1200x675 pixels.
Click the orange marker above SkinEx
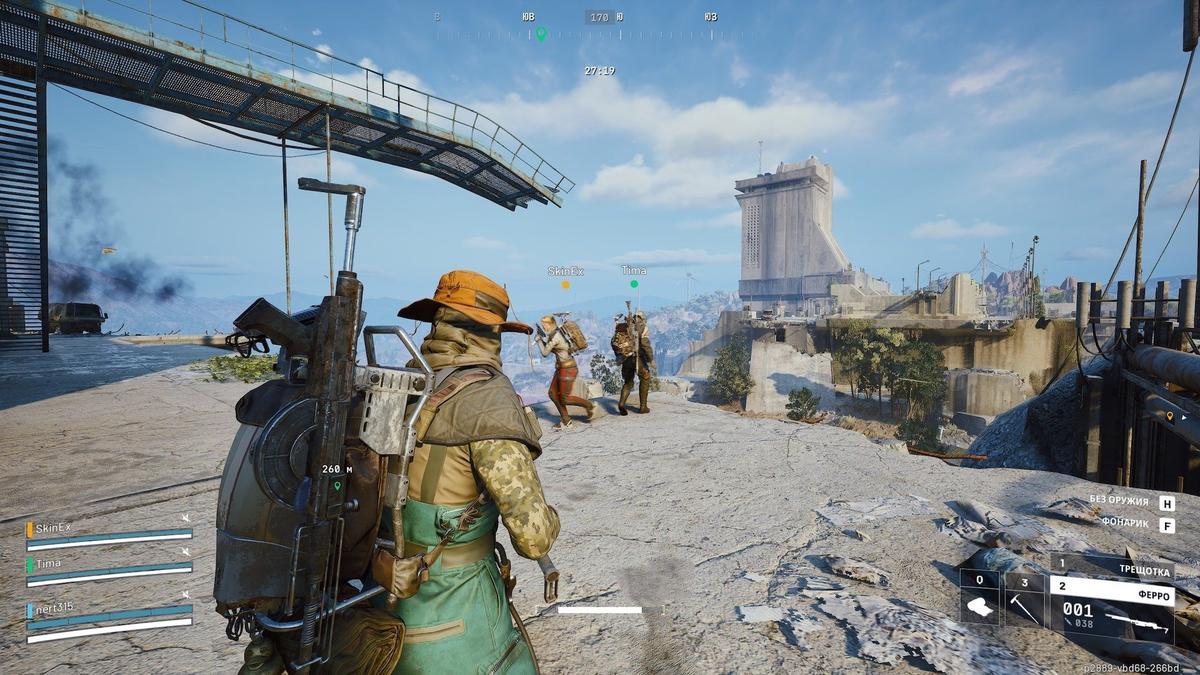point(565,284)
